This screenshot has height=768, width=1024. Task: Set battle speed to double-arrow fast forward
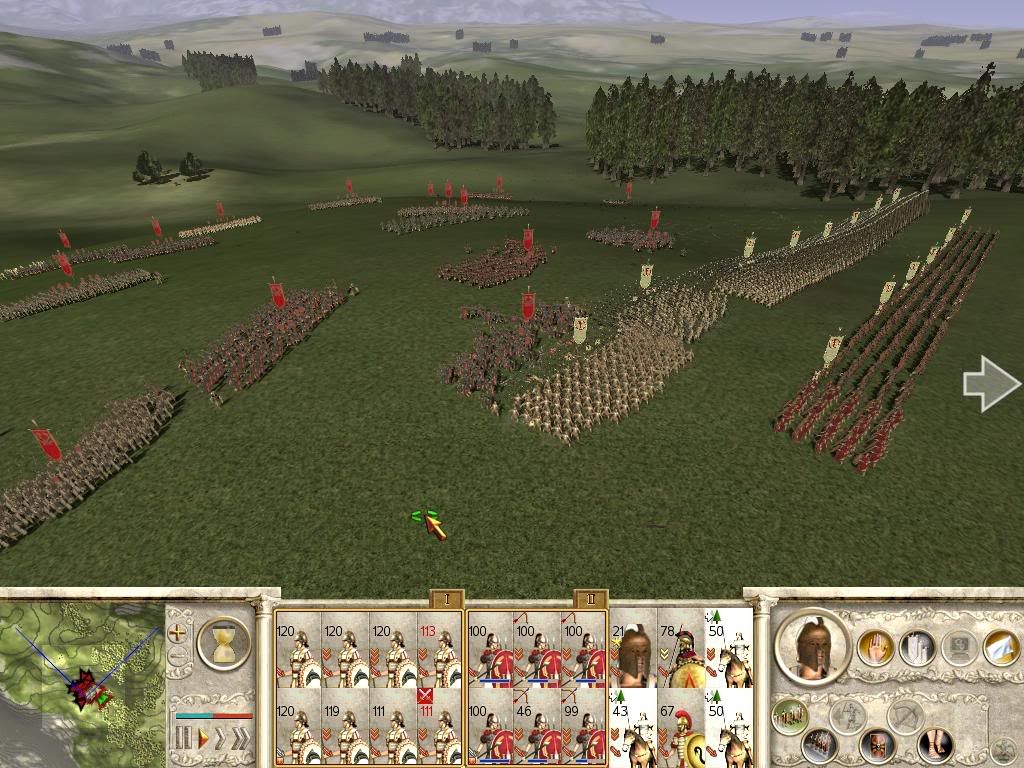pyautogui.click(x=222, y=740)
